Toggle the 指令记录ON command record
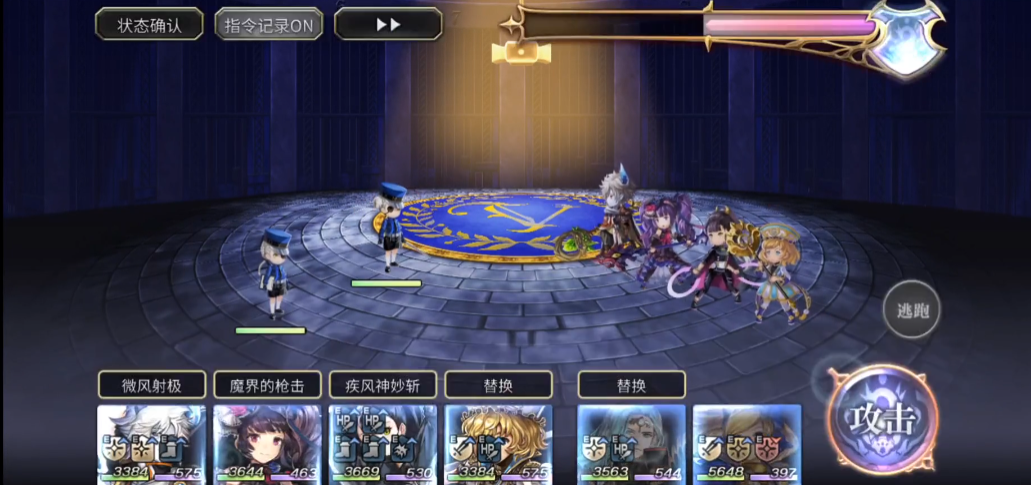1031x485 pixels. [x=268, y=24]
